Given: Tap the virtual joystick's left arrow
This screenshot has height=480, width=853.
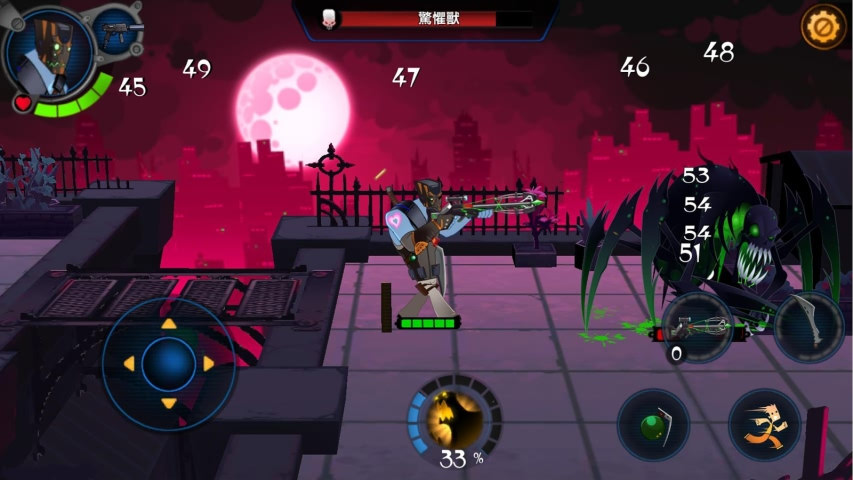Looking at the screenshot, I should point(129,364).
